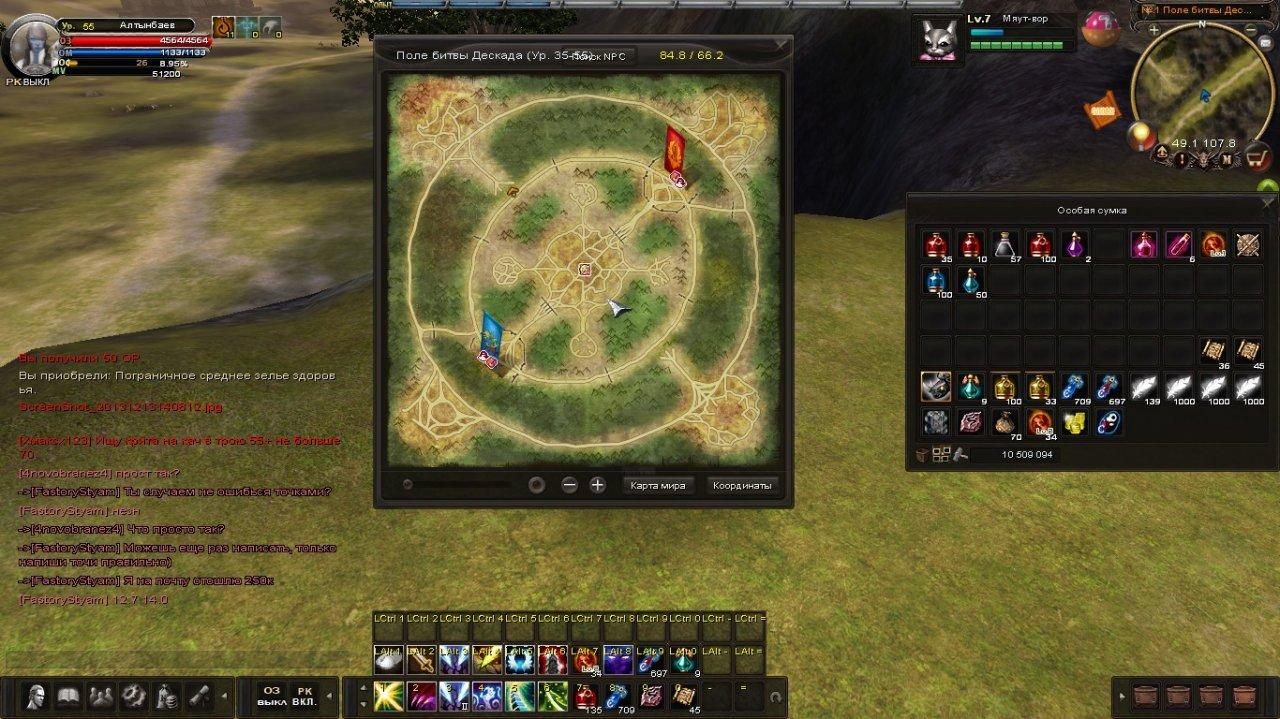The height and width of the screenshot is (719, 1280).
Task: Select the Мяут-вор pet portrait
Action: point(941,41)
